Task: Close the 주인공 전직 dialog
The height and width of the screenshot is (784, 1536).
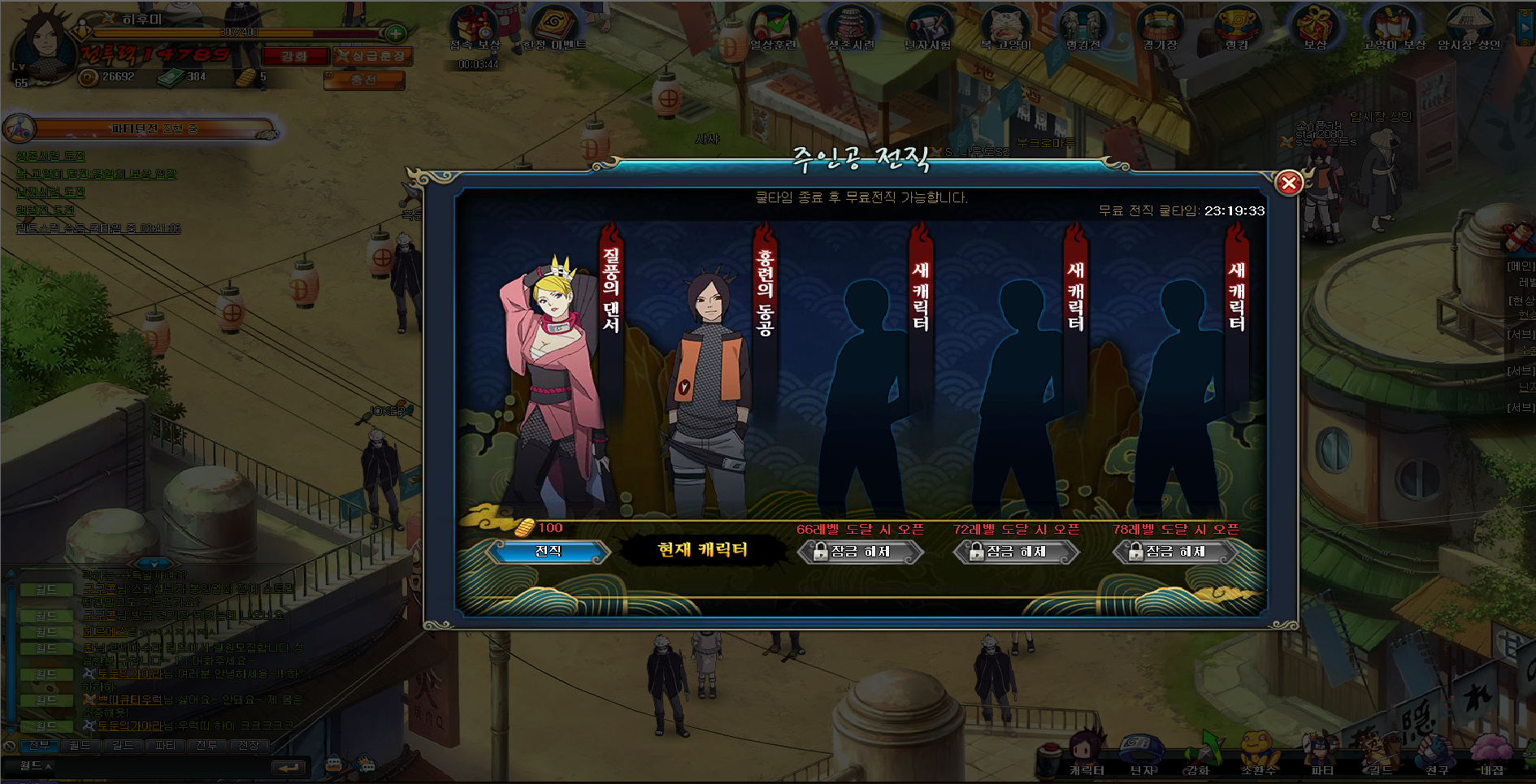Action: pos(1288,183)
